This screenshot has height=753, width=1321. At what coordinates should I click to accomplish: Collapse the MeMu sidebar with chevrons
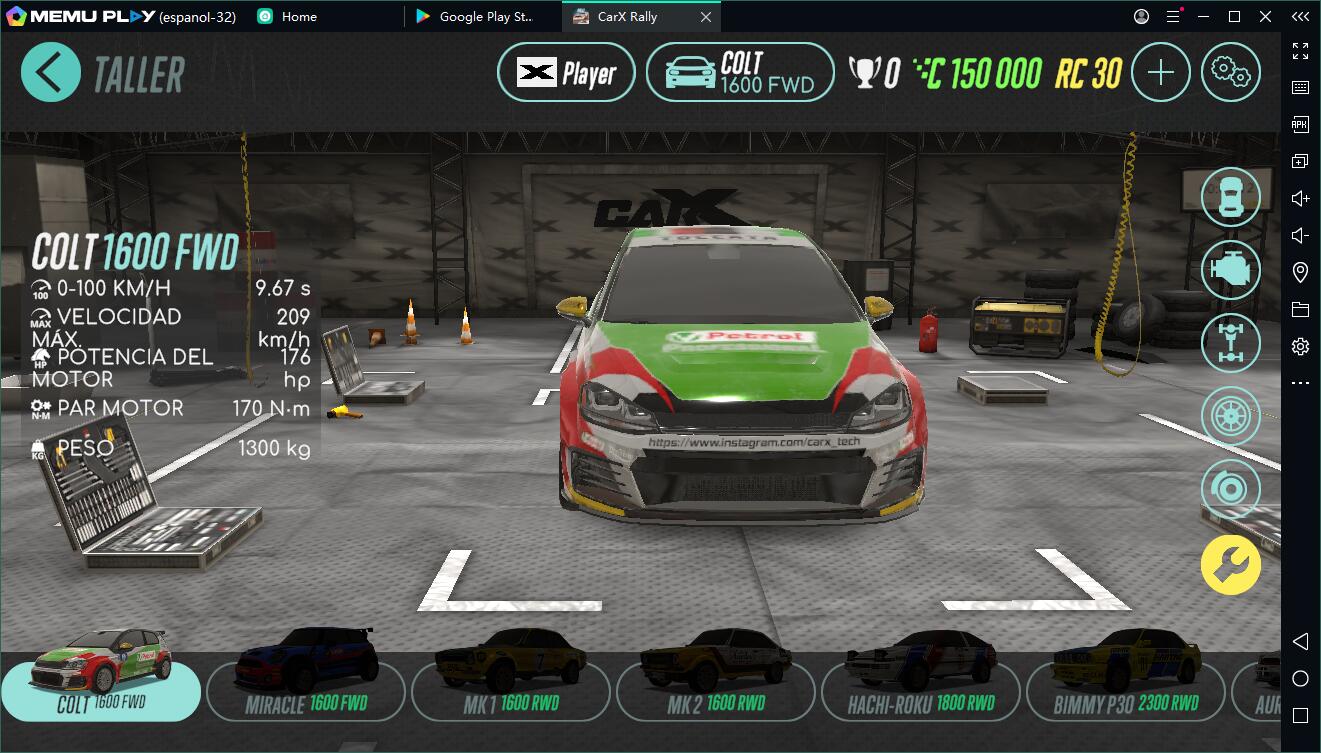(x=1299, y=16)
